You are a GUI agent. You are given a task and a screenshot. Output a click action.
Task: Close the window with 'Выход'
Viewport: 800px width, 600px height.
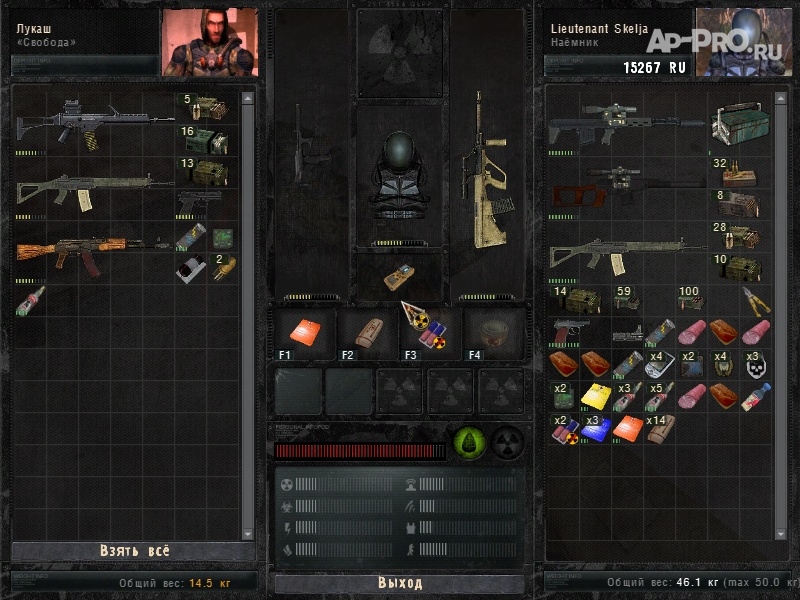point(400,582)
